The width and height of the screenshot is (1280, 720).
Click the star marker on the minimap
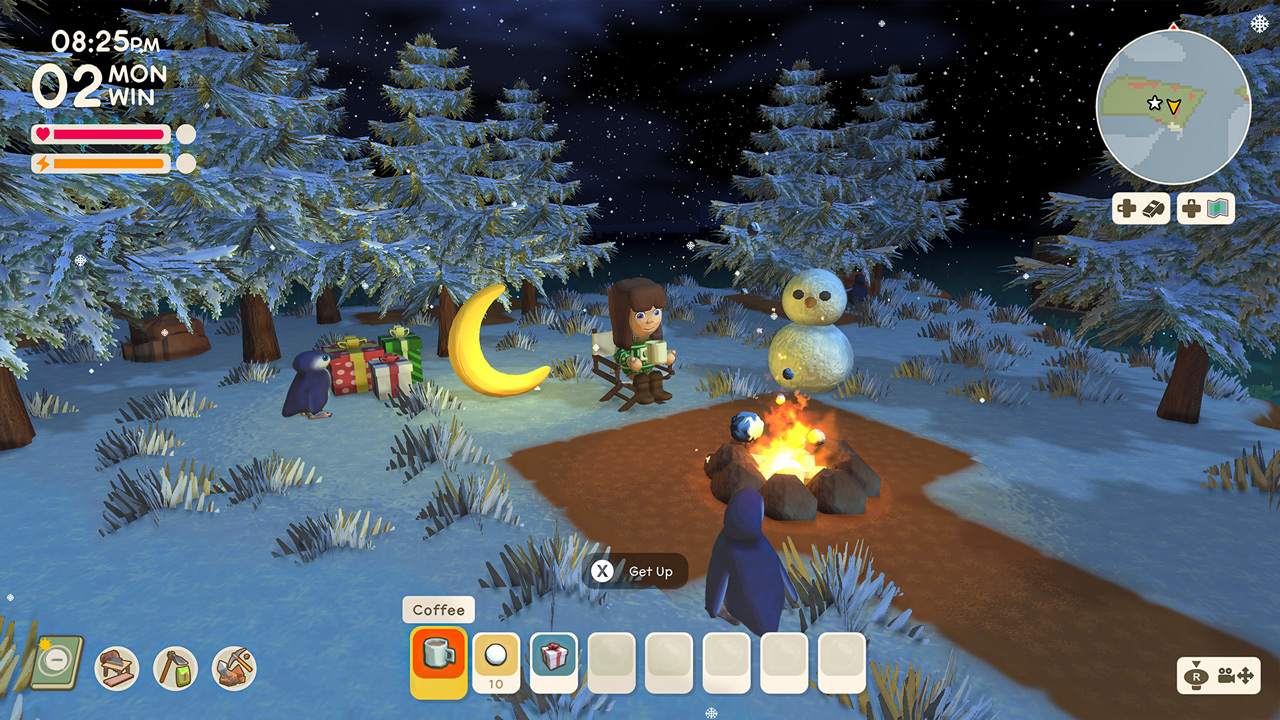click(x=1157, y=101)
